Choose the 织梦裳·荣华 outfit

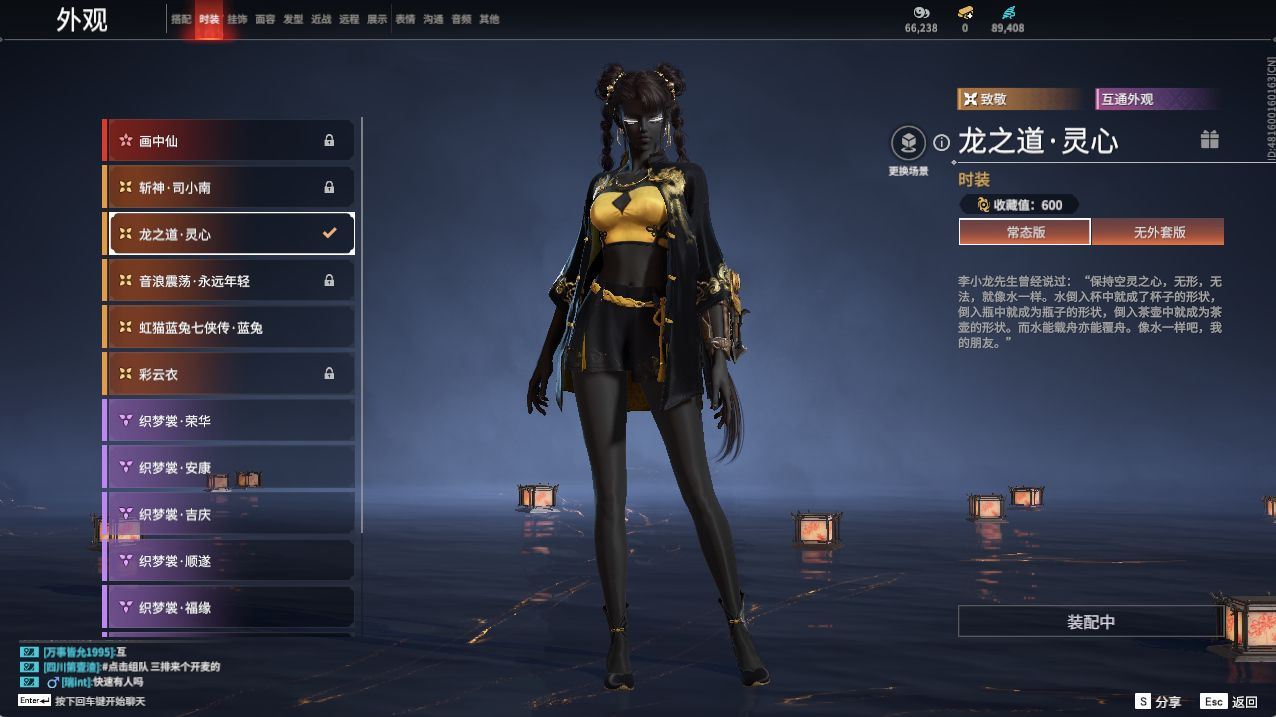(229, 421)
